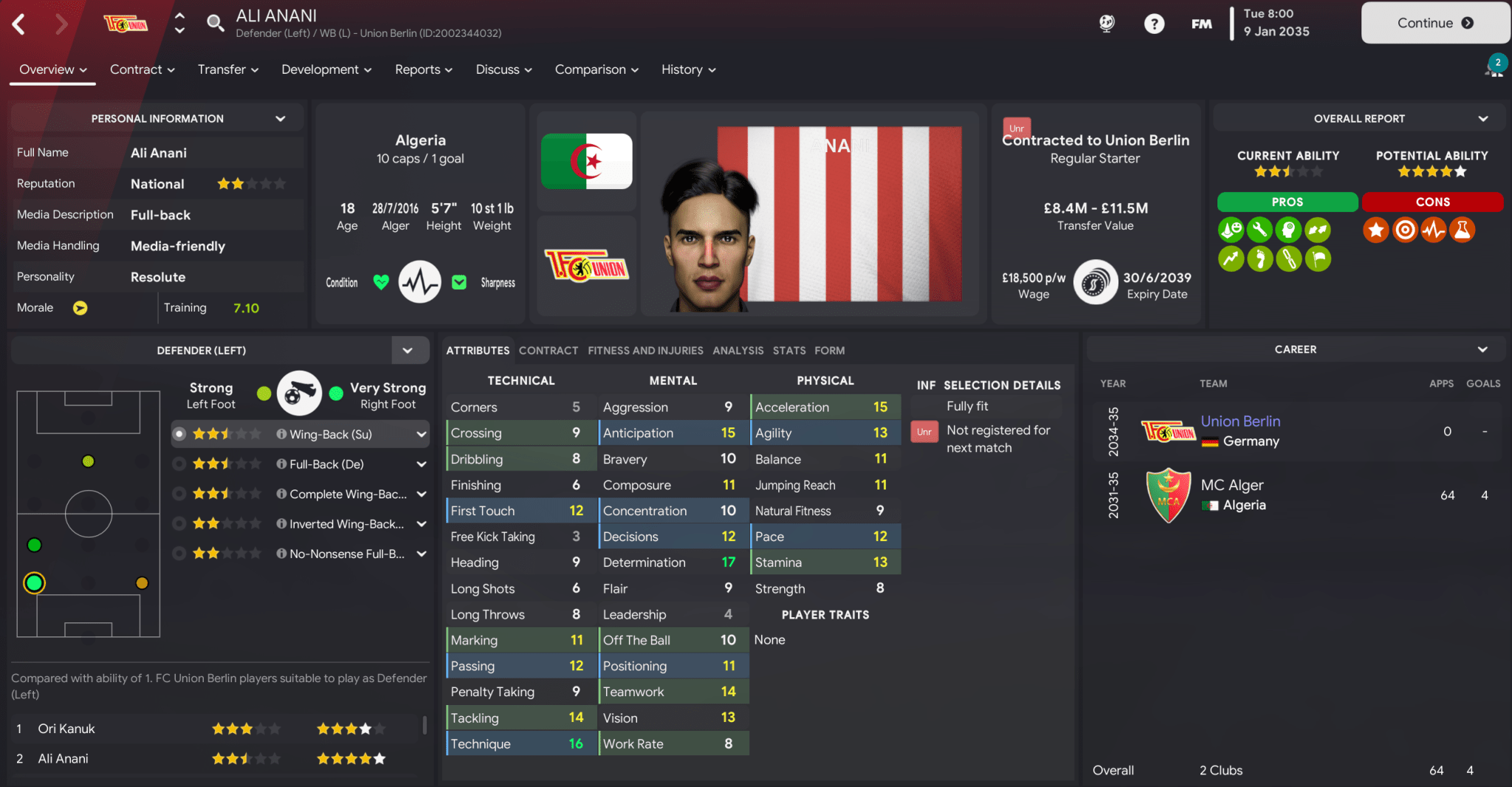Open the help question mark icon
Image resolution: width=1512 pixels, height=787 pixels.
[1154, 23]
